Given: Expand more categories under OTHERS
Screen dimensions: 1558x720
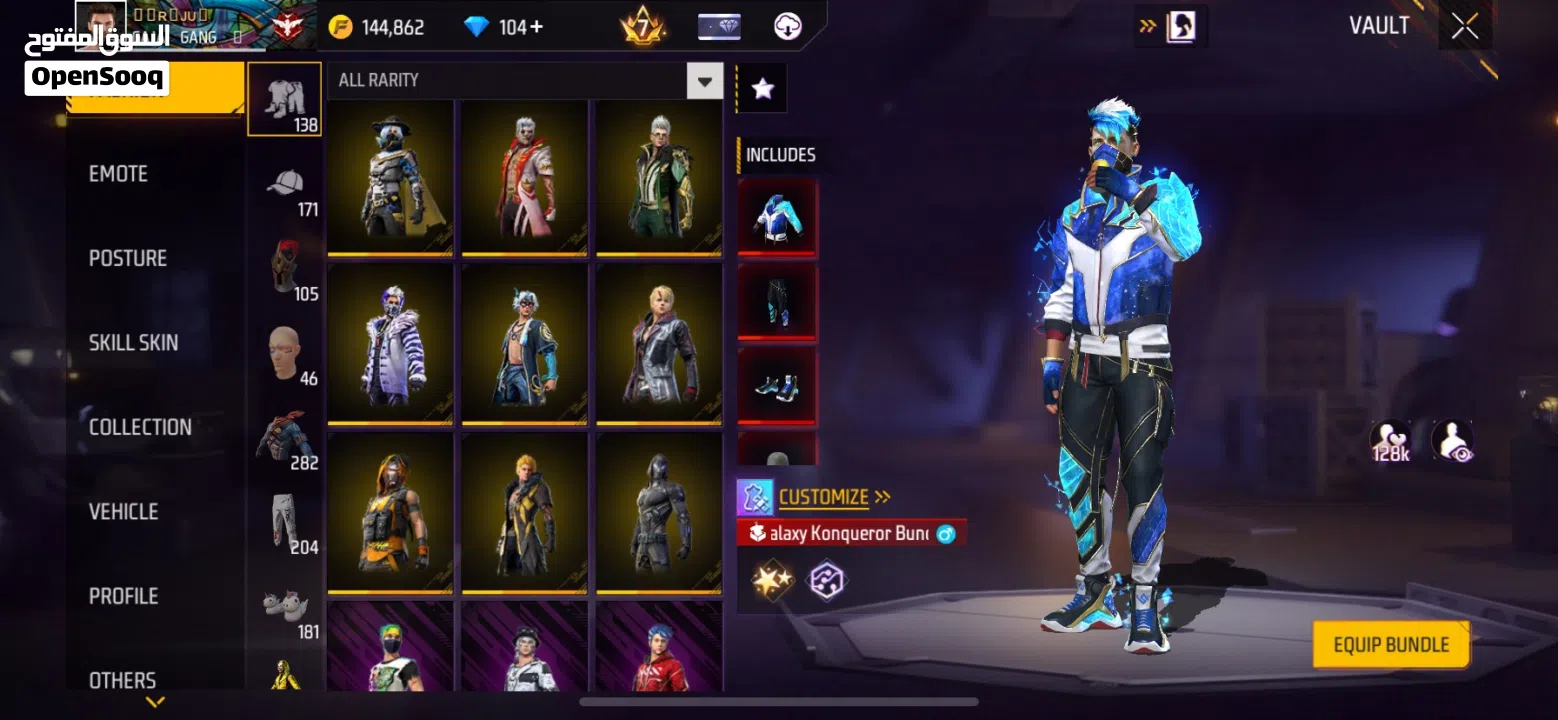Looking at the screenshot, I should click(155, 702).
